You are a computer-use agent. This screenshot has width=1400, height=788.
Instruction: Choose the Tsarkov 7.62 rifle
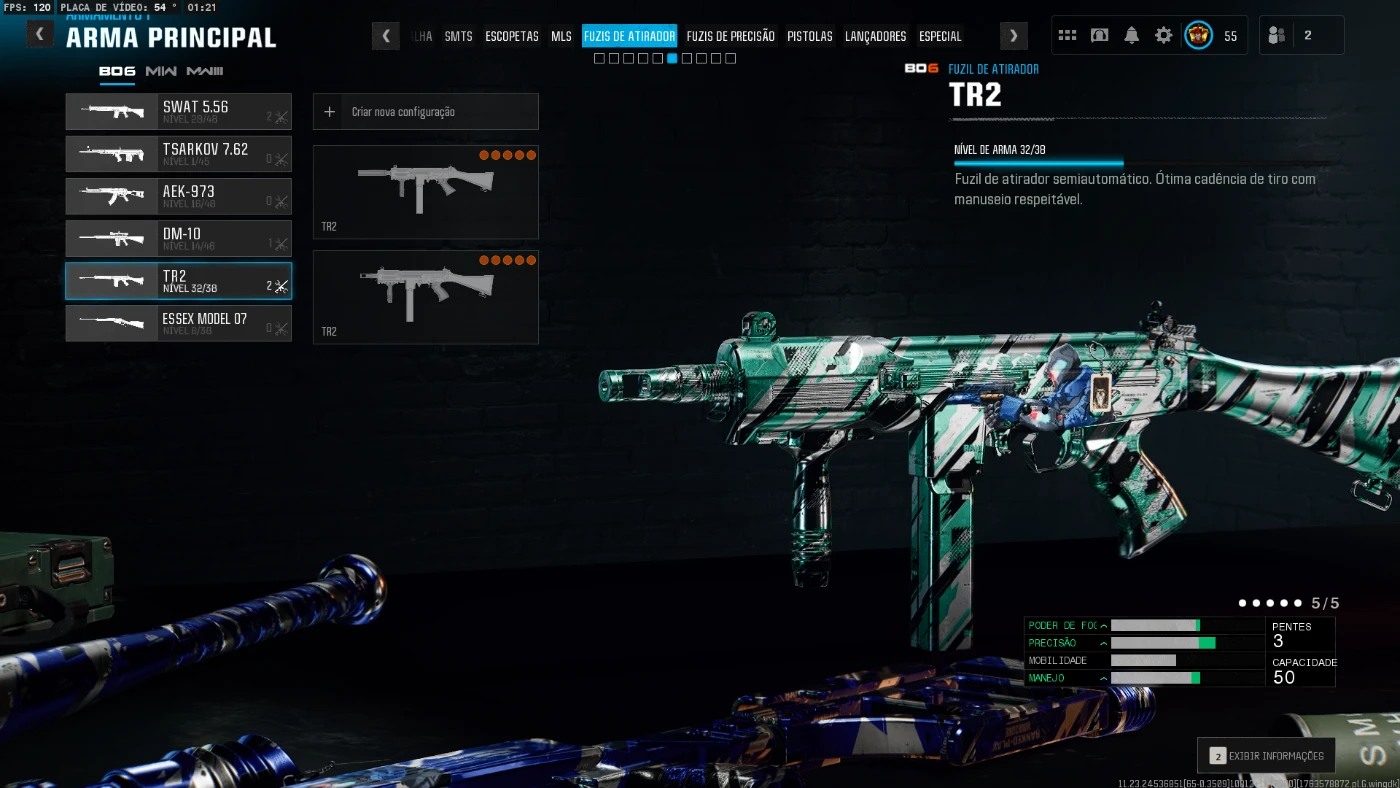tap(178, 154)
